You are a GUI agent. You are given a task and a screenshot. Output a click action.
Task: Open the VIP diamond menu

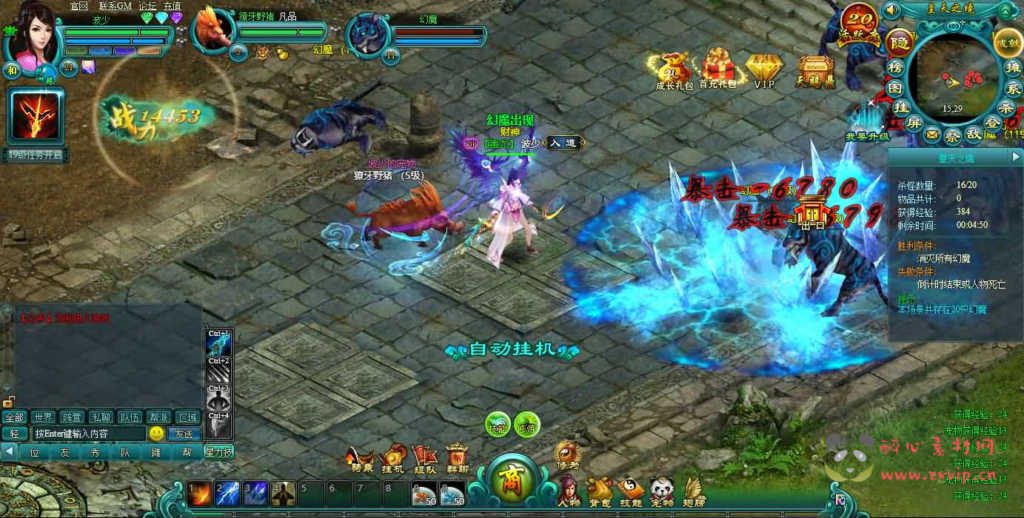[764, 71]
